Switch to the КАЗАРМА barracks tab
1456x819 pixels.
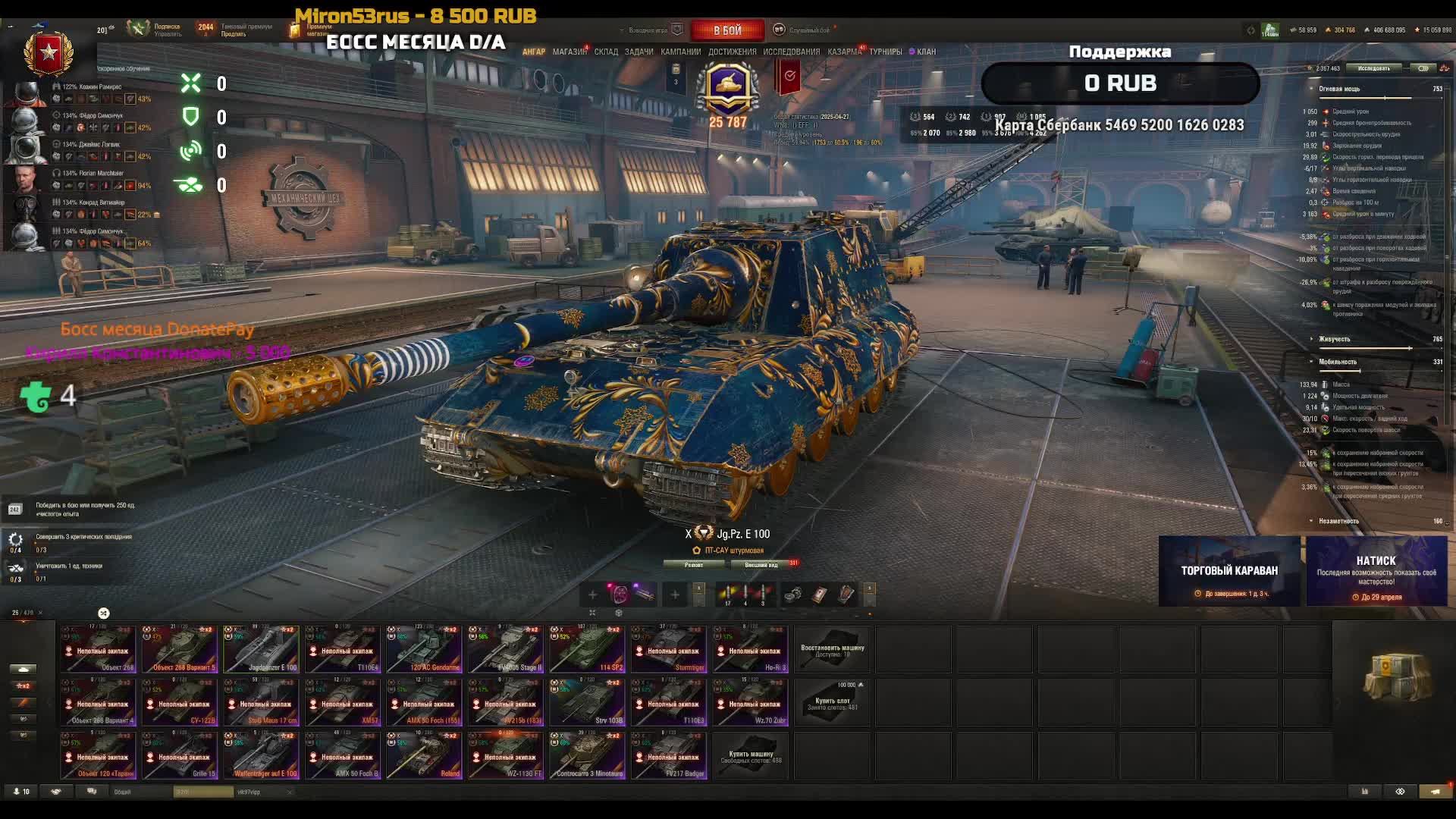pos(844,52)
